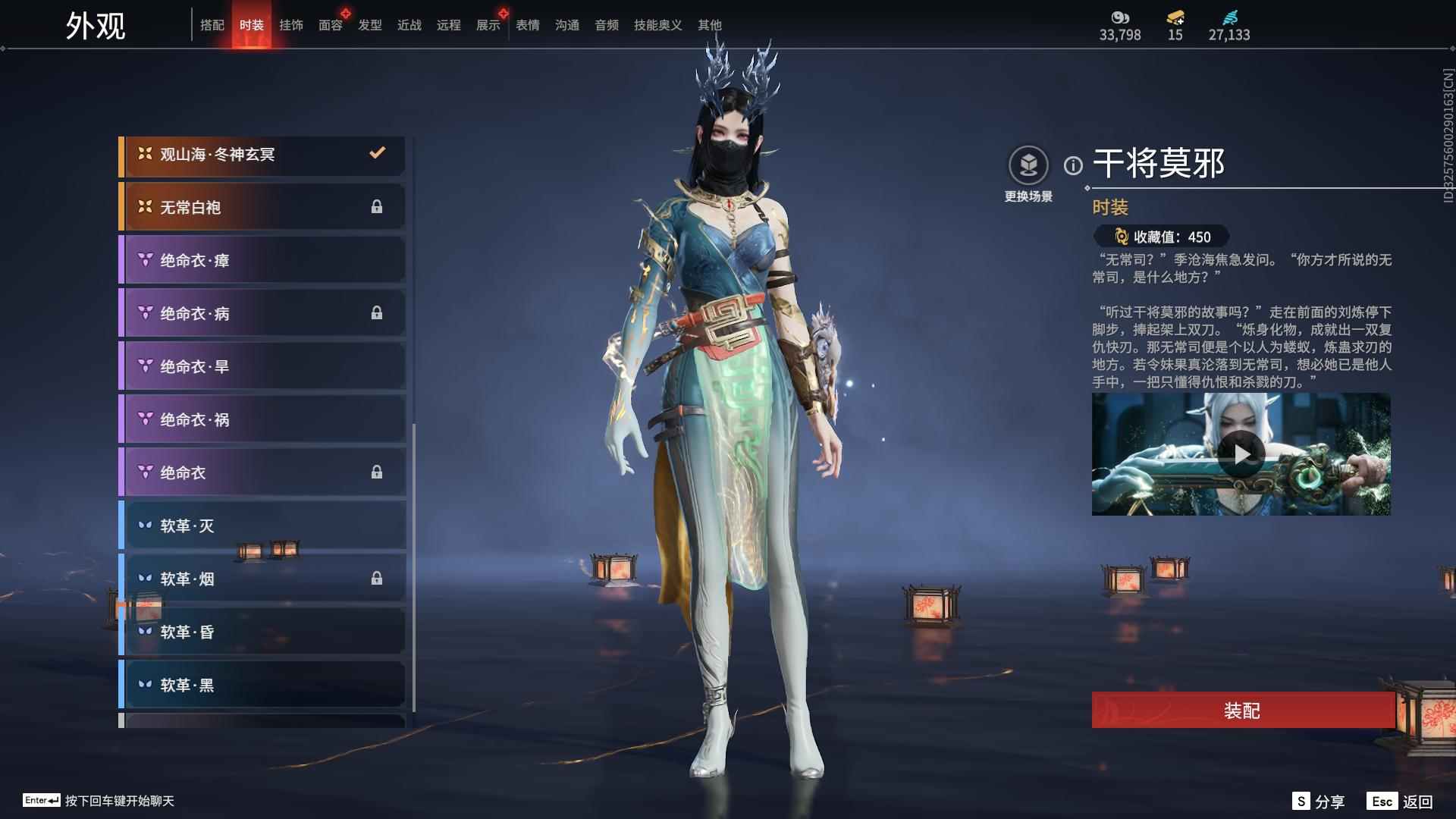
Task: Open the 面容 section with red badge
Action: 330,24
